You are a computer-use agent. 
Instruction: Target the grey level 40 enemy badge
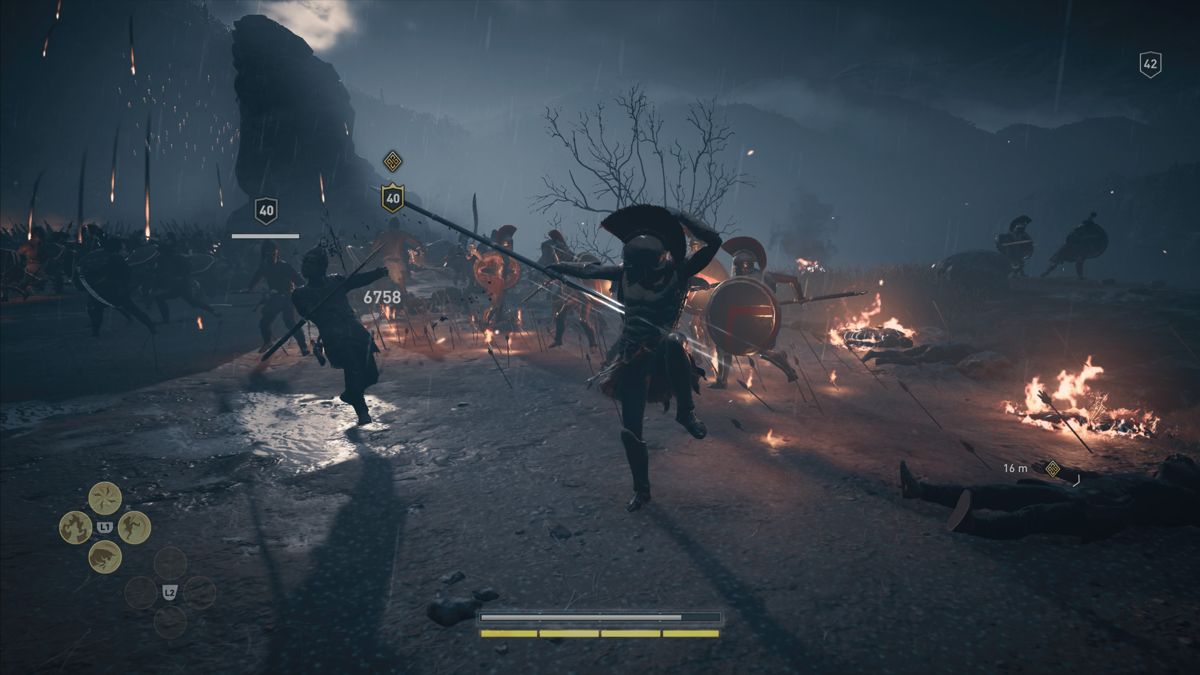click(265, 210)
